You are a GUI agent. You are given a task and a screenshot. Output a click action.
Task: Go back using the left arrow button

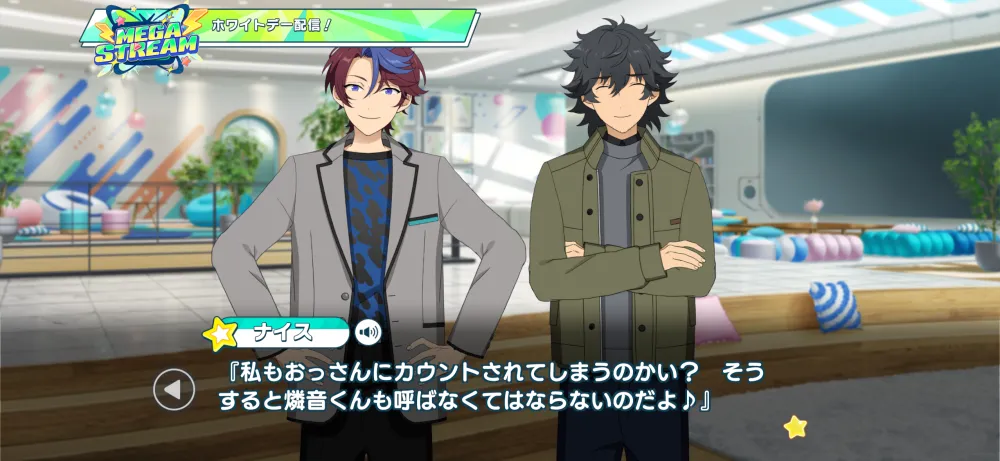tap(174, 390)
